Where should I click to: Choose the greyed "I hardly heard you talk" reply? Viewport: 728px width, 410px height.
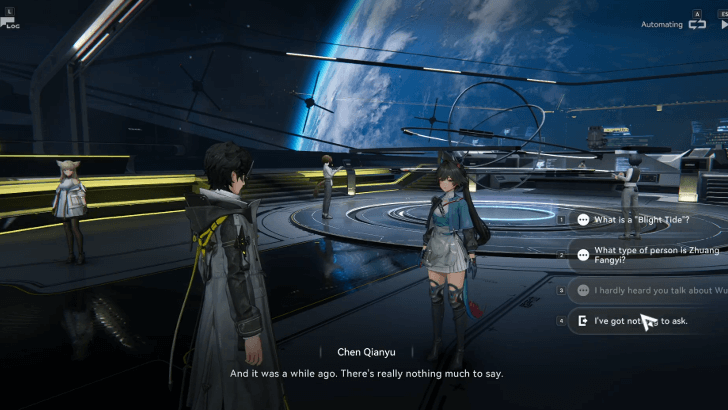[648, 291]
